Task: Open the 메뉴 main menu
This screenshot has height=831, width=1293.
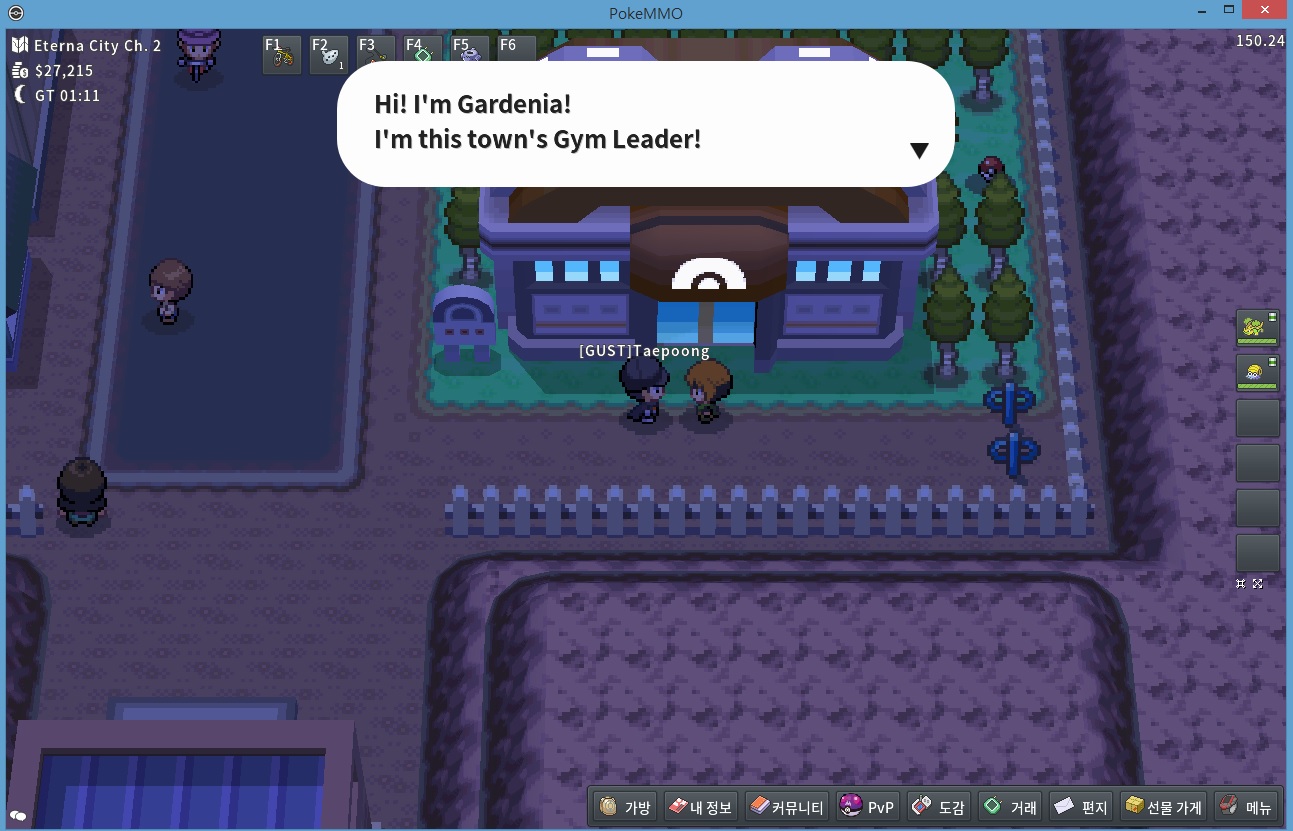Action: tap(1246, 807)
